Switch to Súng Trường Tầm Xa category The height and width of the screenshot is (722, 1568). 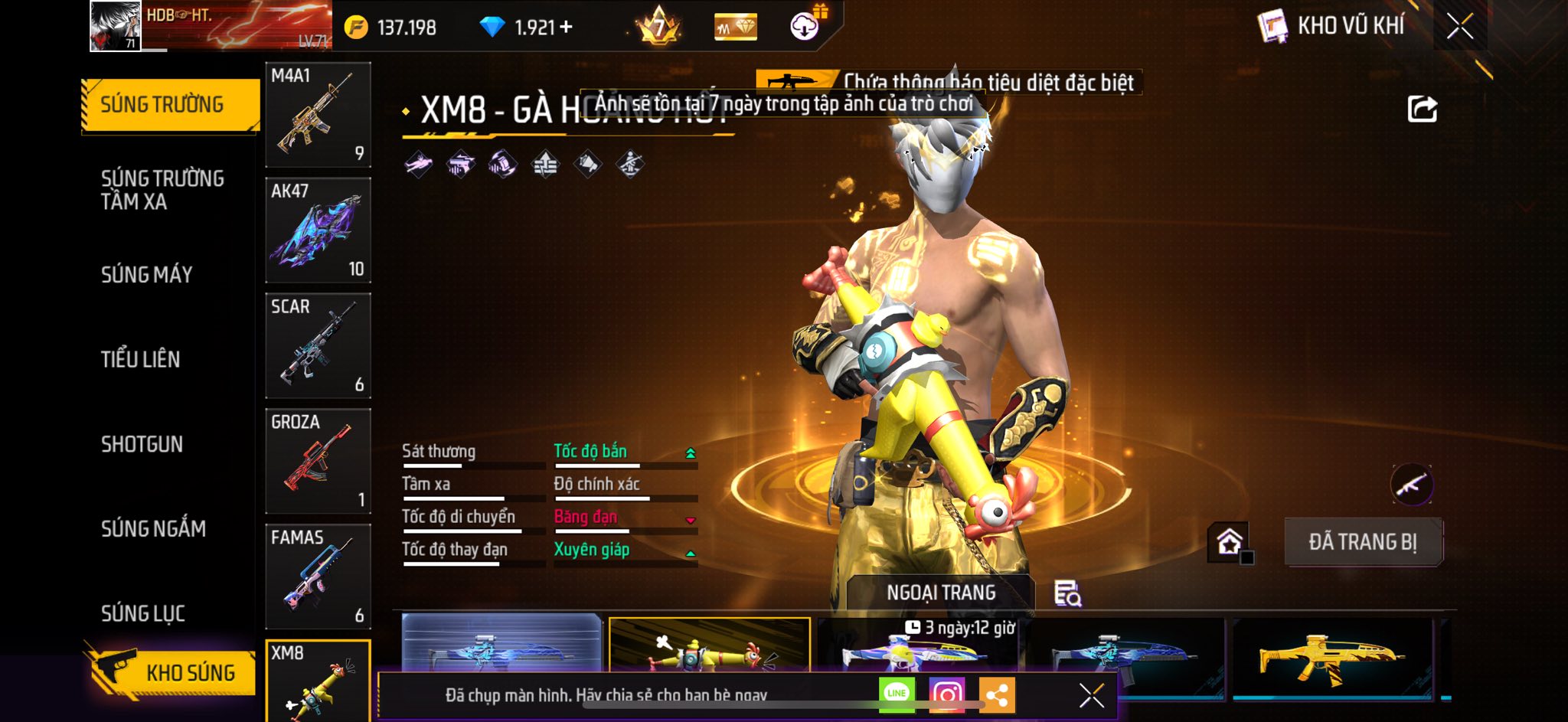click(x=162, y=190)
